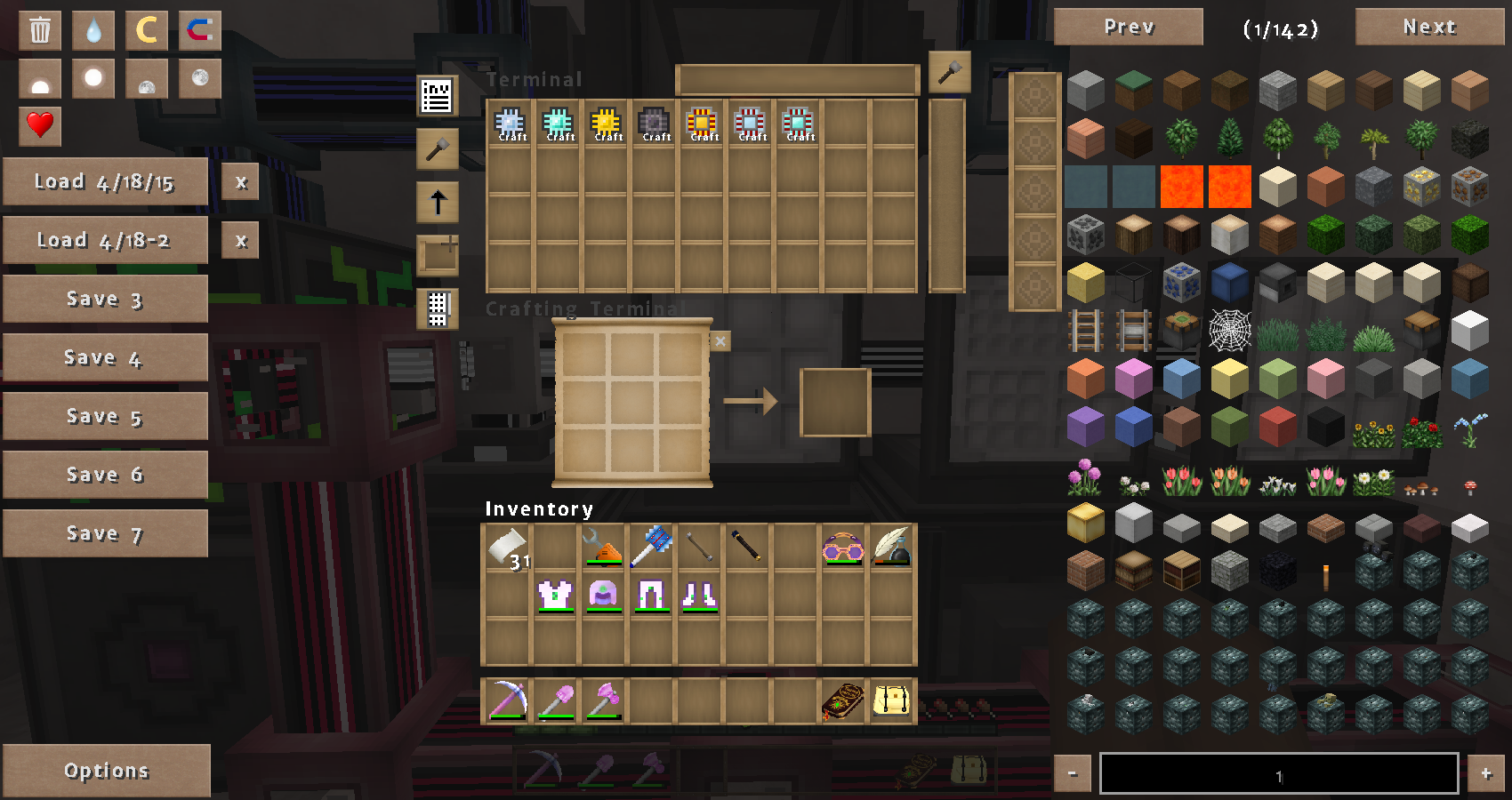Click the Save 7 button

tap(105, 533)
